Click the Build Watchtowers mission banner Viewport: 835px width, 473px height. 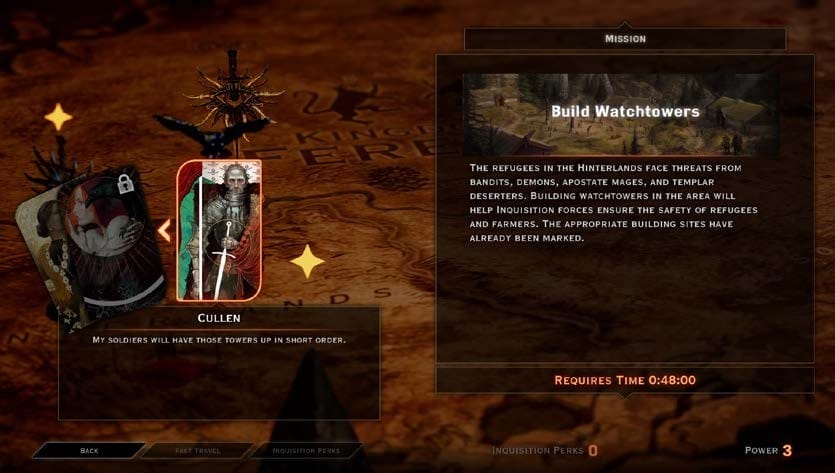click(x=624, y=112)
